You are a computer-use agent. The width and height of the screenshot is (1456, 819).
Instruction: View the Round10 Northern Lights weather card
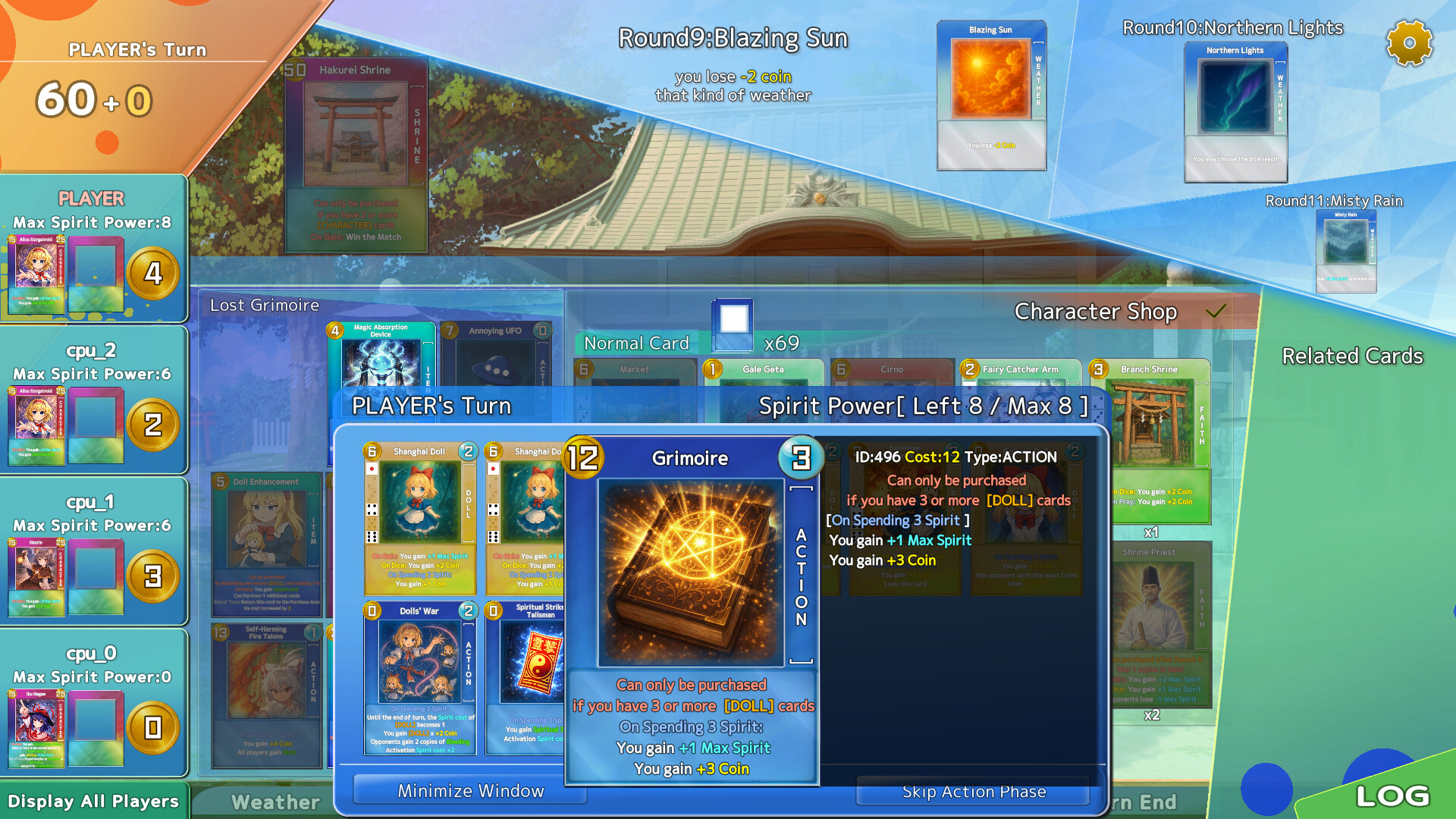click(x=1235, y=110)
